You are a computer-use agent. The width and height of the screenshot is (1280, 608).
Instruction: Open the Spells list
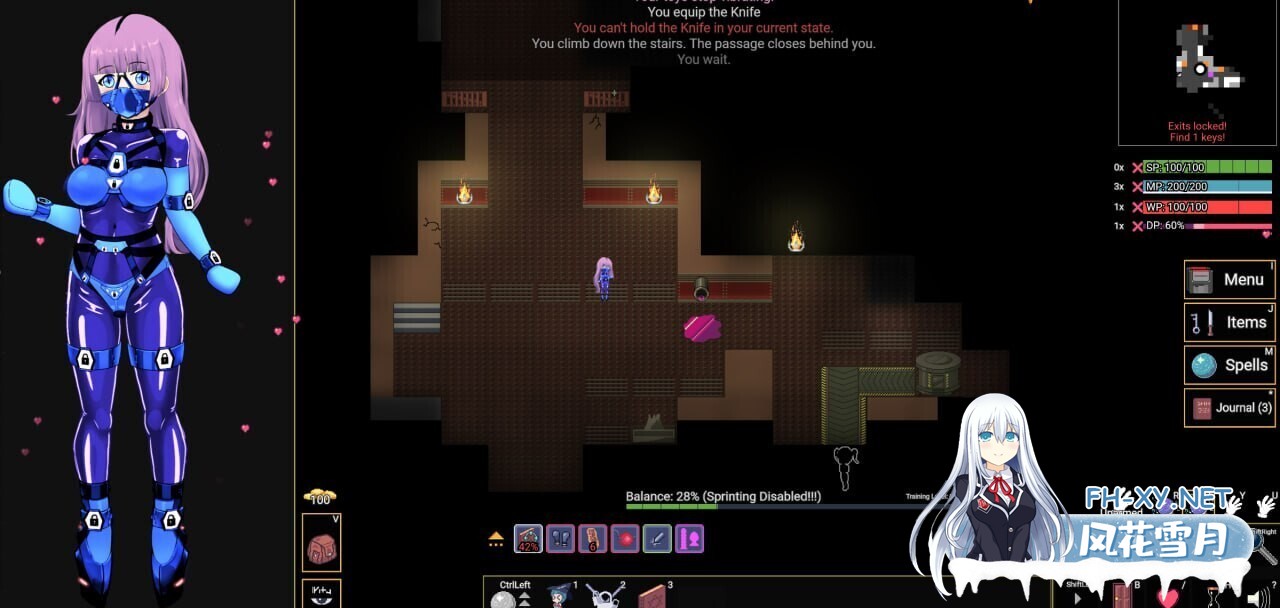coord(1229,365)
